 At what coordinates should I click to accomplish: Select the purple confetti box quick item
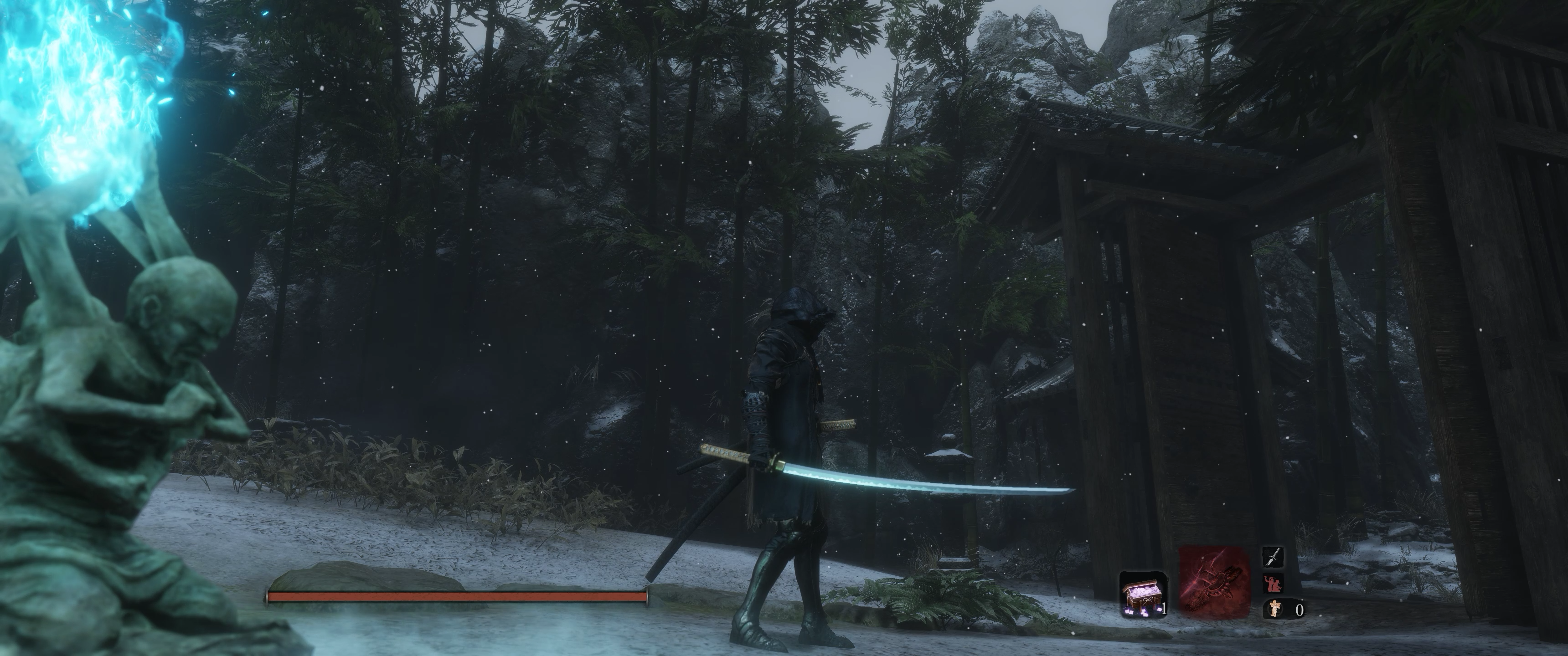1143,594
